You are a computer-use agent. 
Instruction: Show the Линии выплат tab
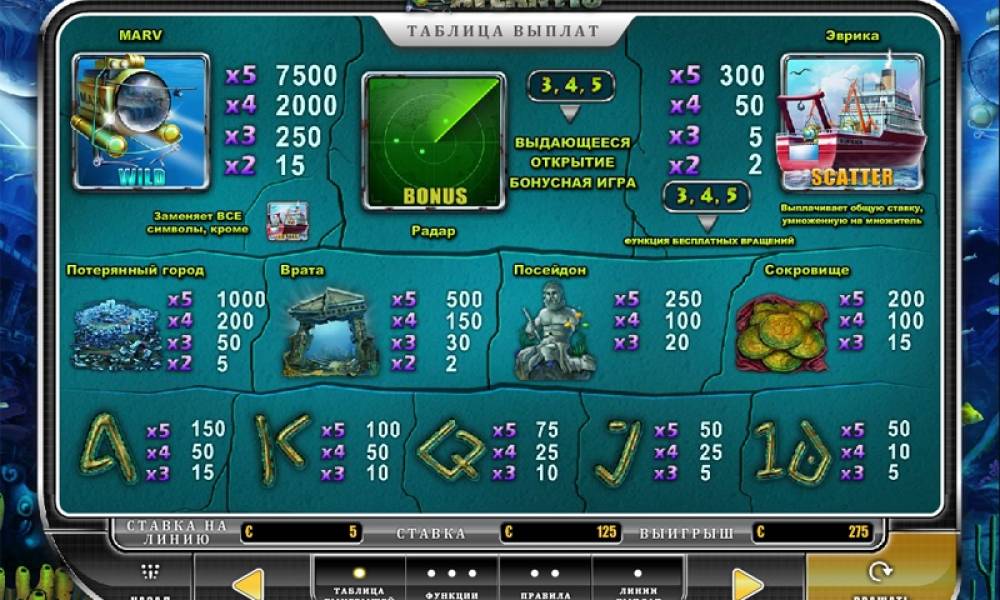point(639,581)
